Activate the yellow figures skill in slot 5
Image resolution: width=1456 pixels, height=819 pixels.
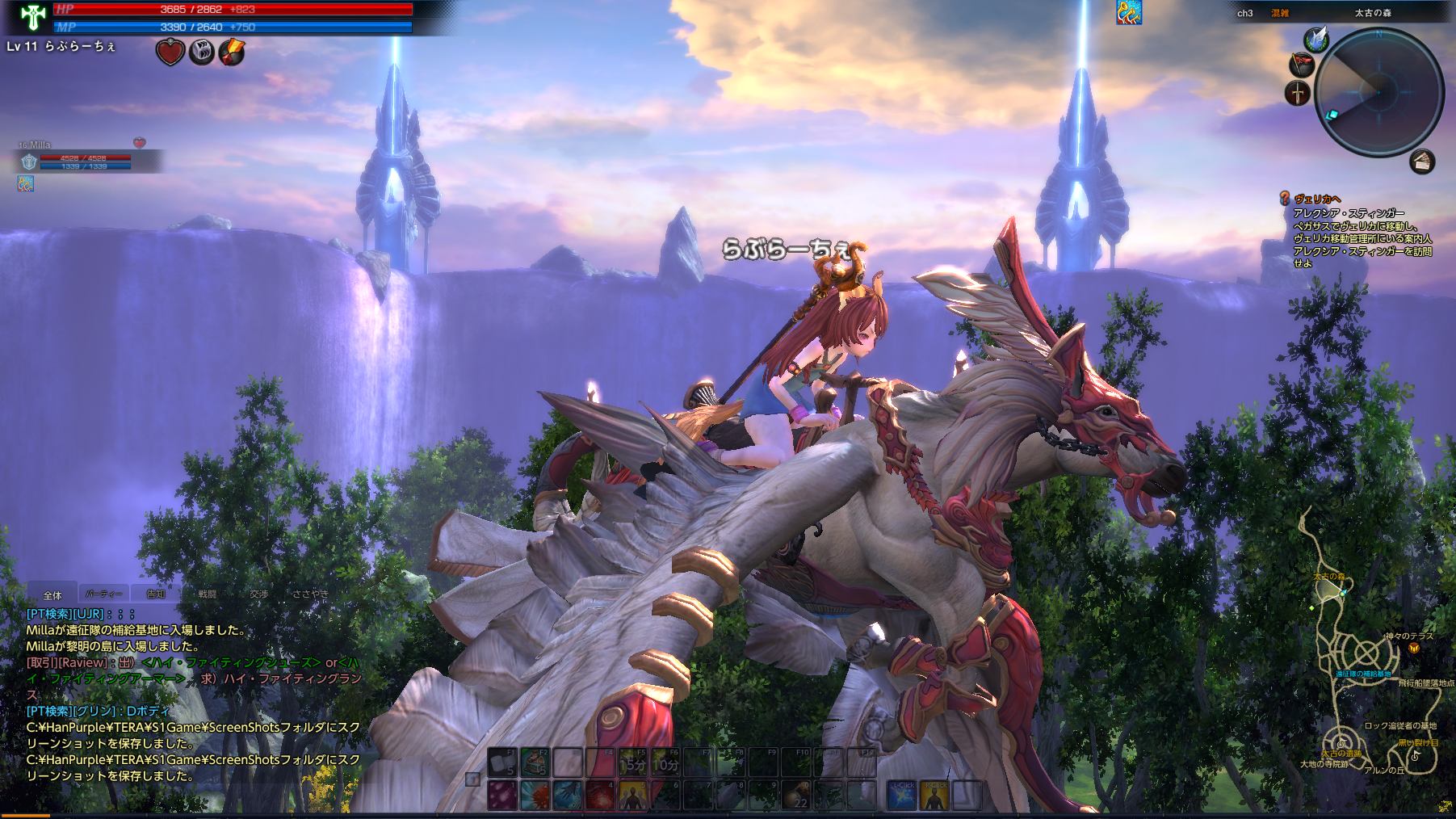click(x=632, y=796)
